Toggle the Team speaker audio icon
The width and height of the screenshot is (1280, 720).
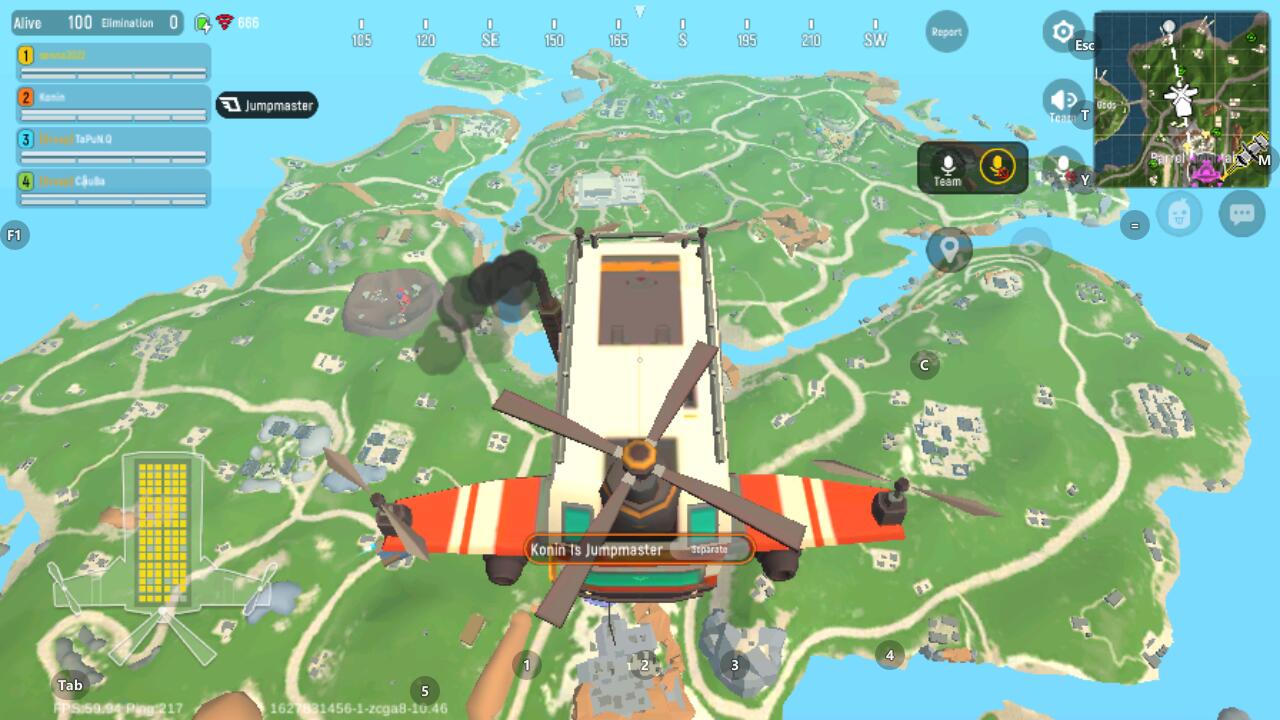(x=1062, y=100)
